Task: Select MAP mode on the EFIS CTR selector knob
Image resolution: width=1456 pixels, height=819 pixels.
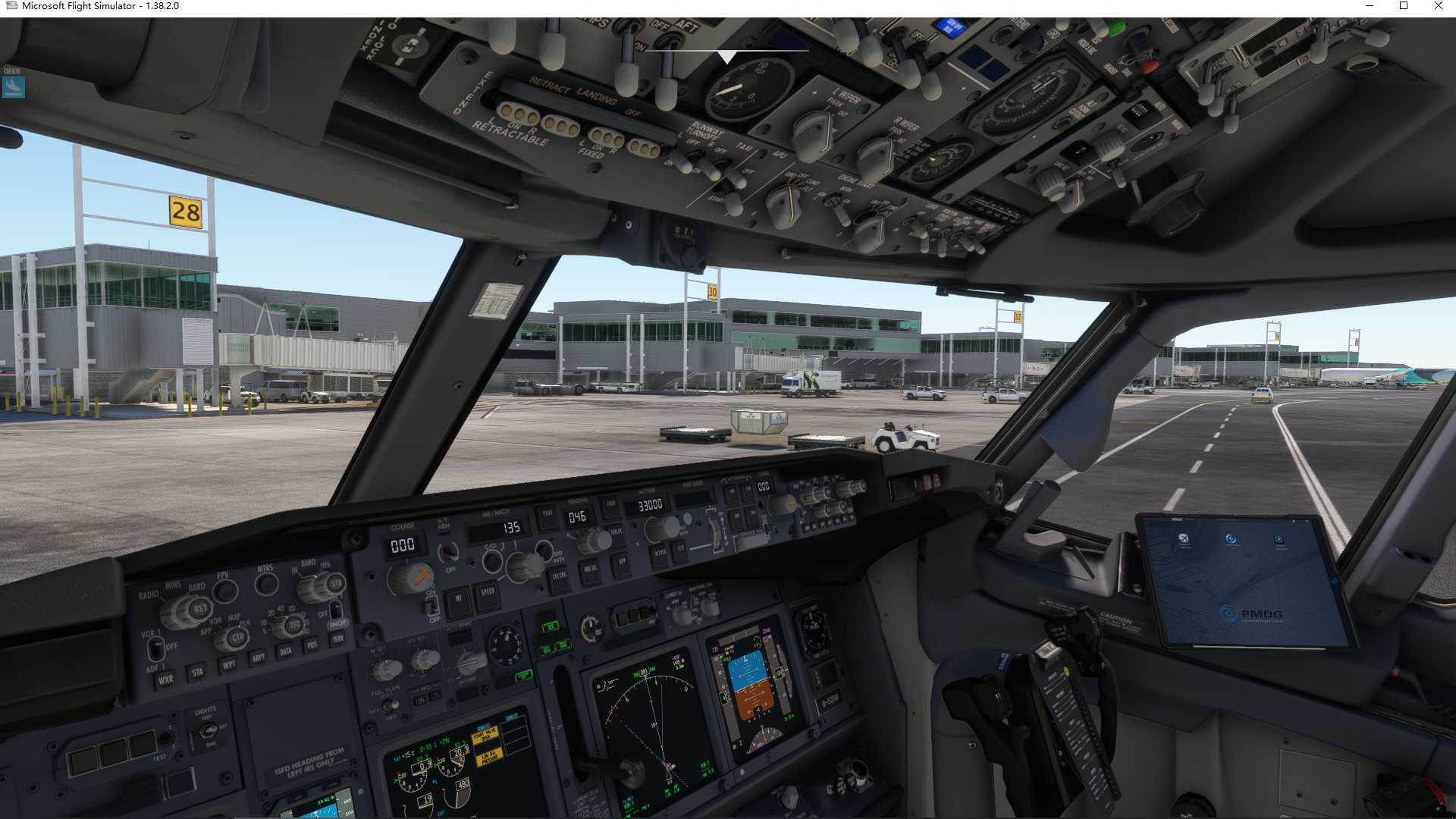Action: coord(238,638)
